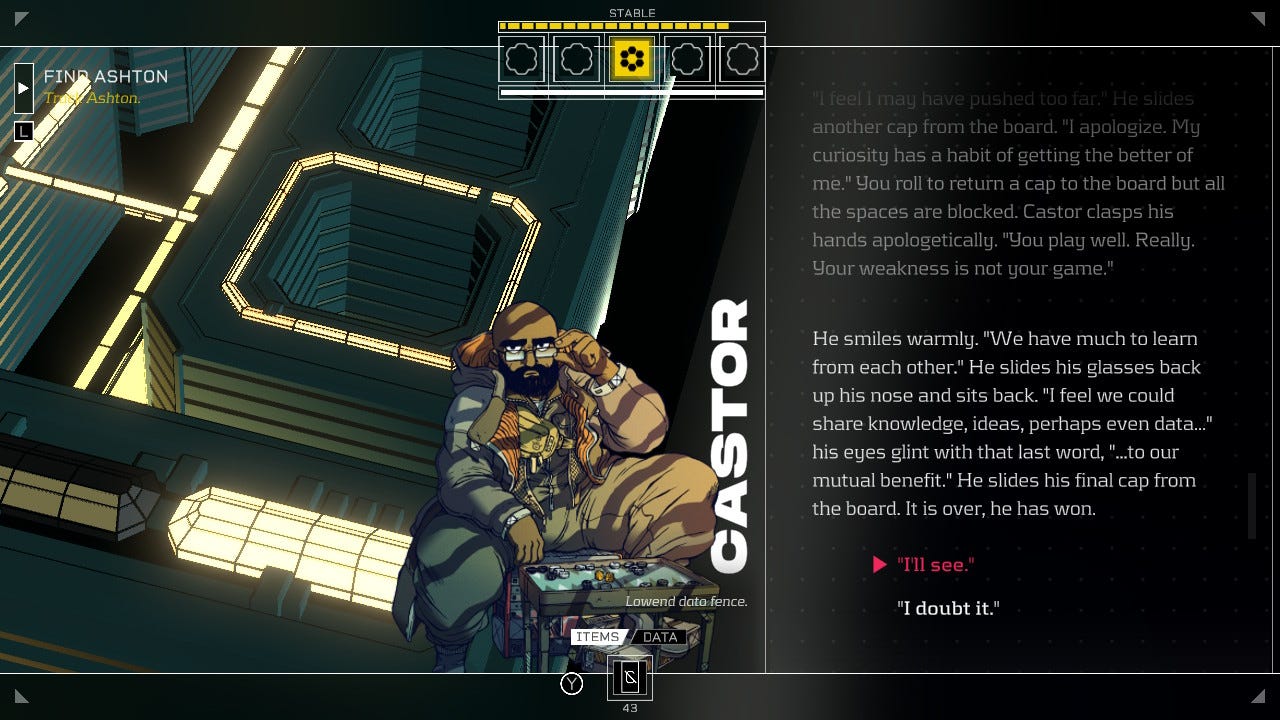Switch to the ITEMS tab
This screenshot has height=720, width=1280.
(597, 637)
